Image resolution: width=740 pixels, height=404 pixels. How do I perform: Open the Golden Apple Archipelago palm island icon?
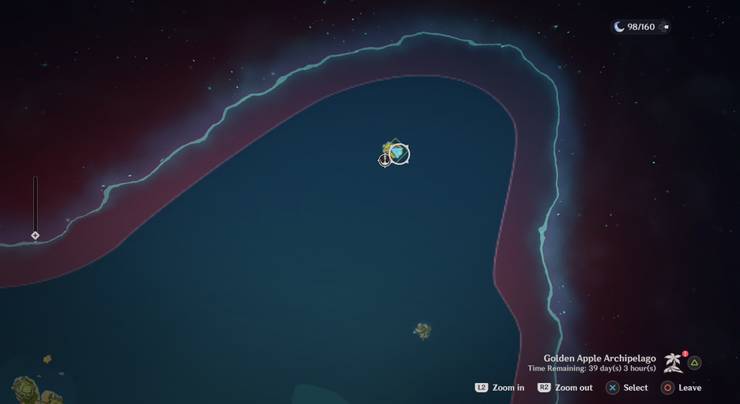point(673,363)
